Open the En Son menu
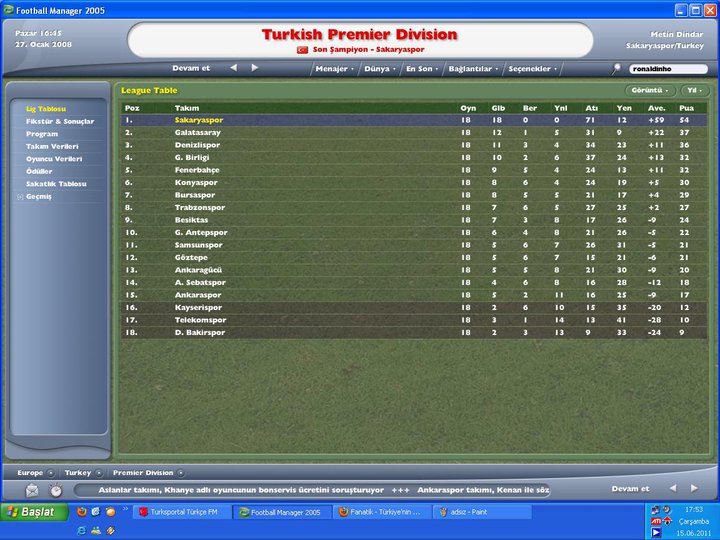720x540 pixels. coord(421,69)
